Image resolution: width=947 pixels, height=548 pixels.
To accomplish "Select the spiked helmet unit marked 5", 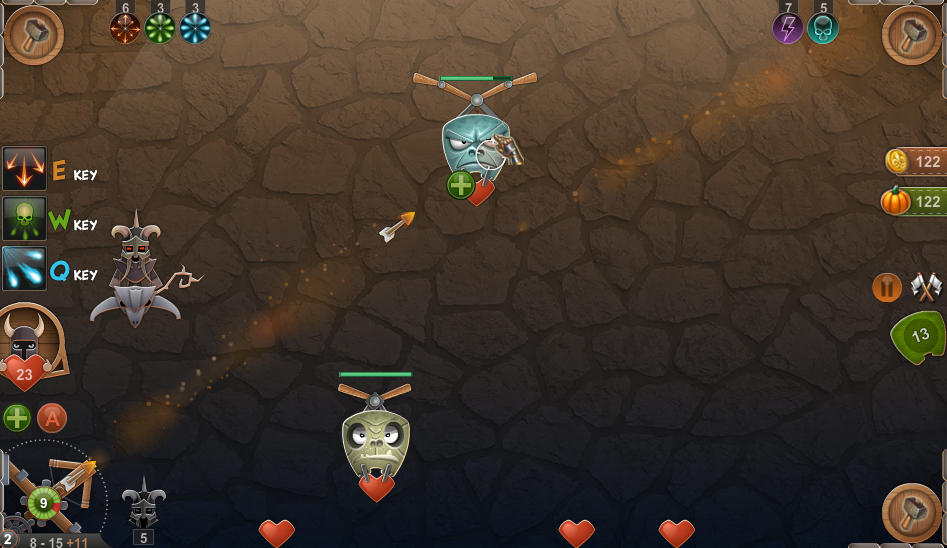I will click(x=143, y=503).
